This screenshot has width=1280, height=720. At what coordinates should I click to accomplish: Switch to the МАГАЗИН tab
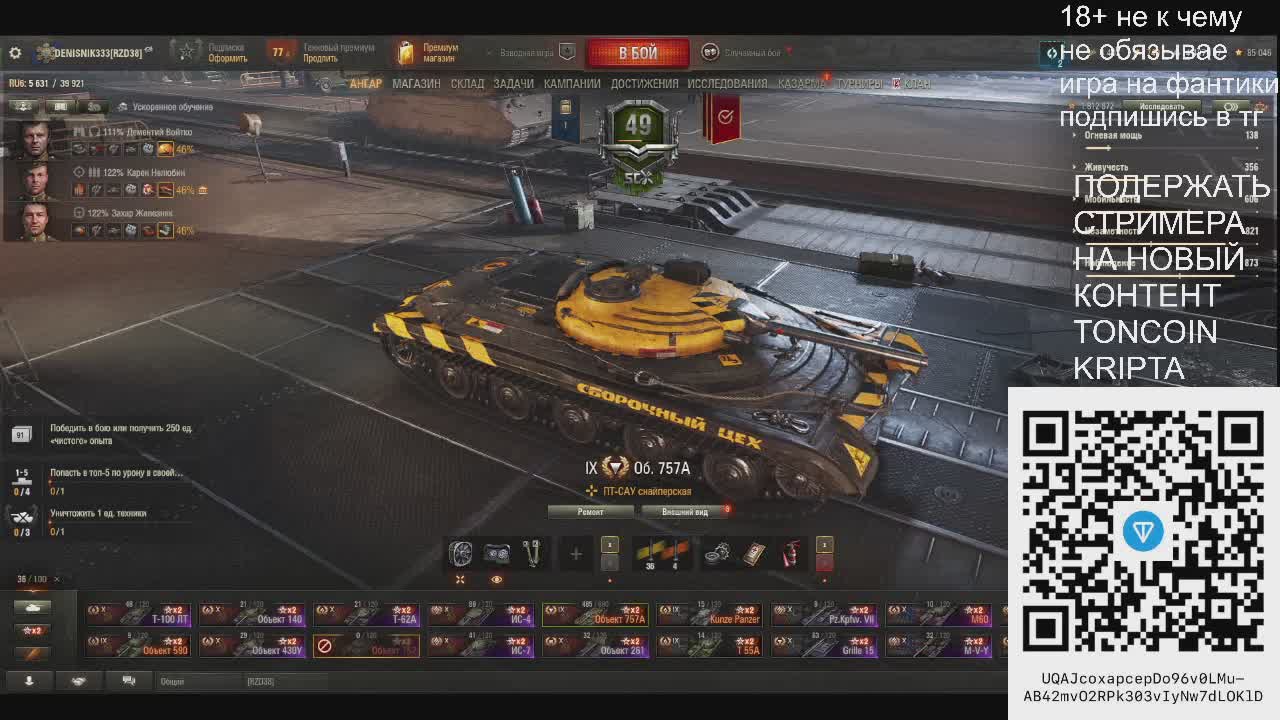click(416, 84)
